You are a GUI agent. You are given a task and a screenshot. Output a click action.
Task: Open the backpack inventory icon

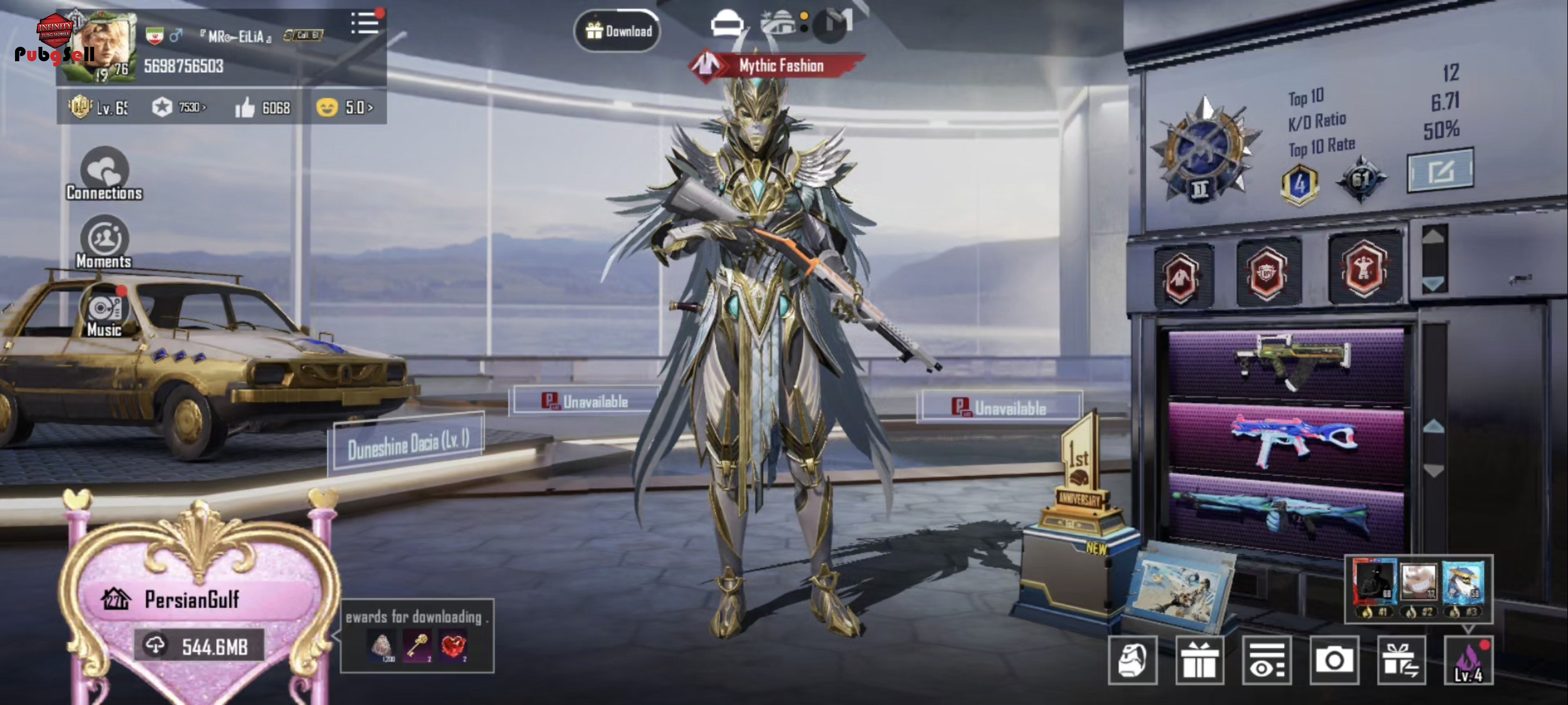point(1132,661)
